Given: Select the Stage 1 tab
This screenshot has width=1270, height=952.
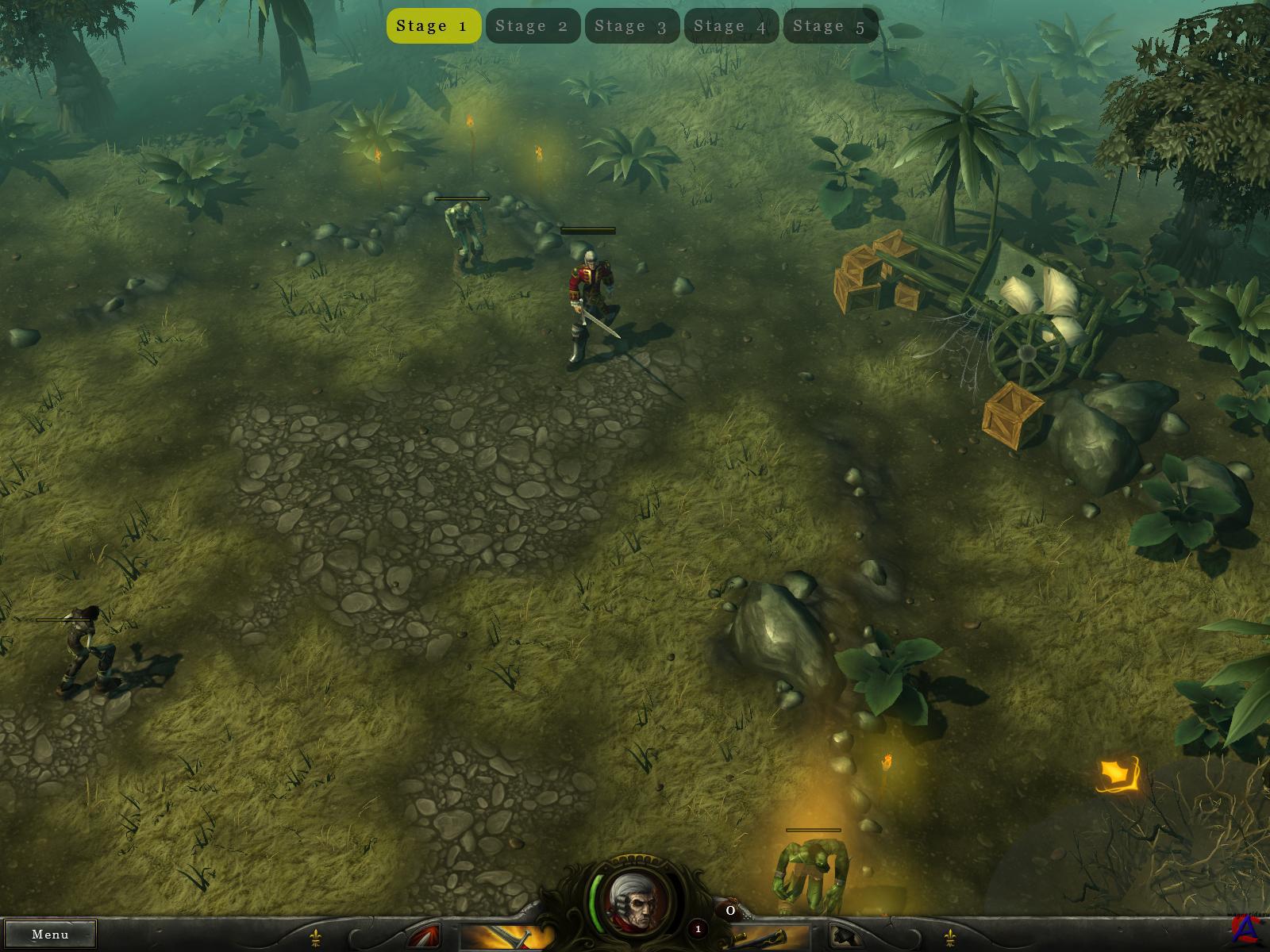Looking at the screenshot, I should coord(433,26).
